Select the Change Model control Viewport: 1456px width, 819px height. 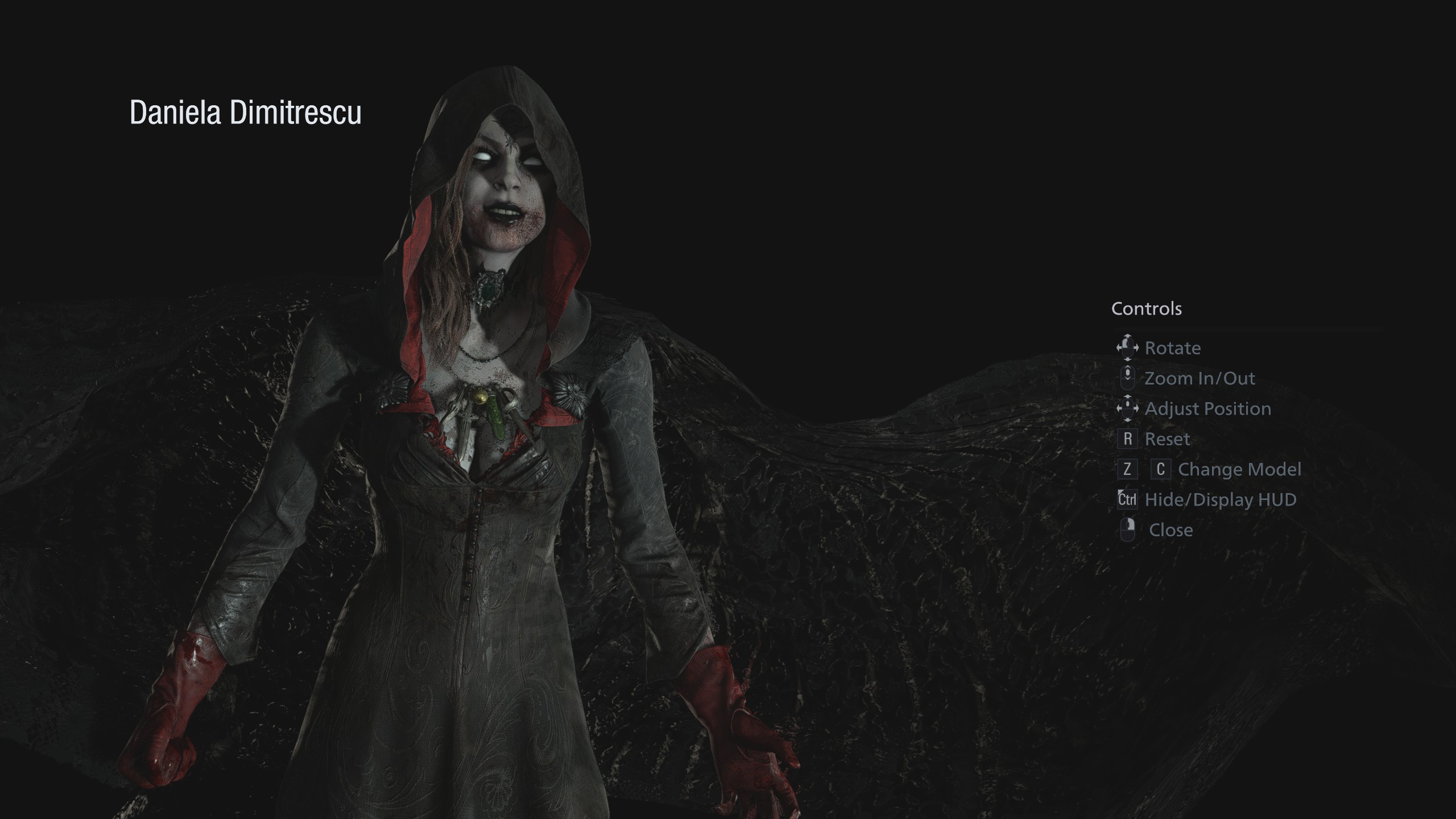point(1239,469)
